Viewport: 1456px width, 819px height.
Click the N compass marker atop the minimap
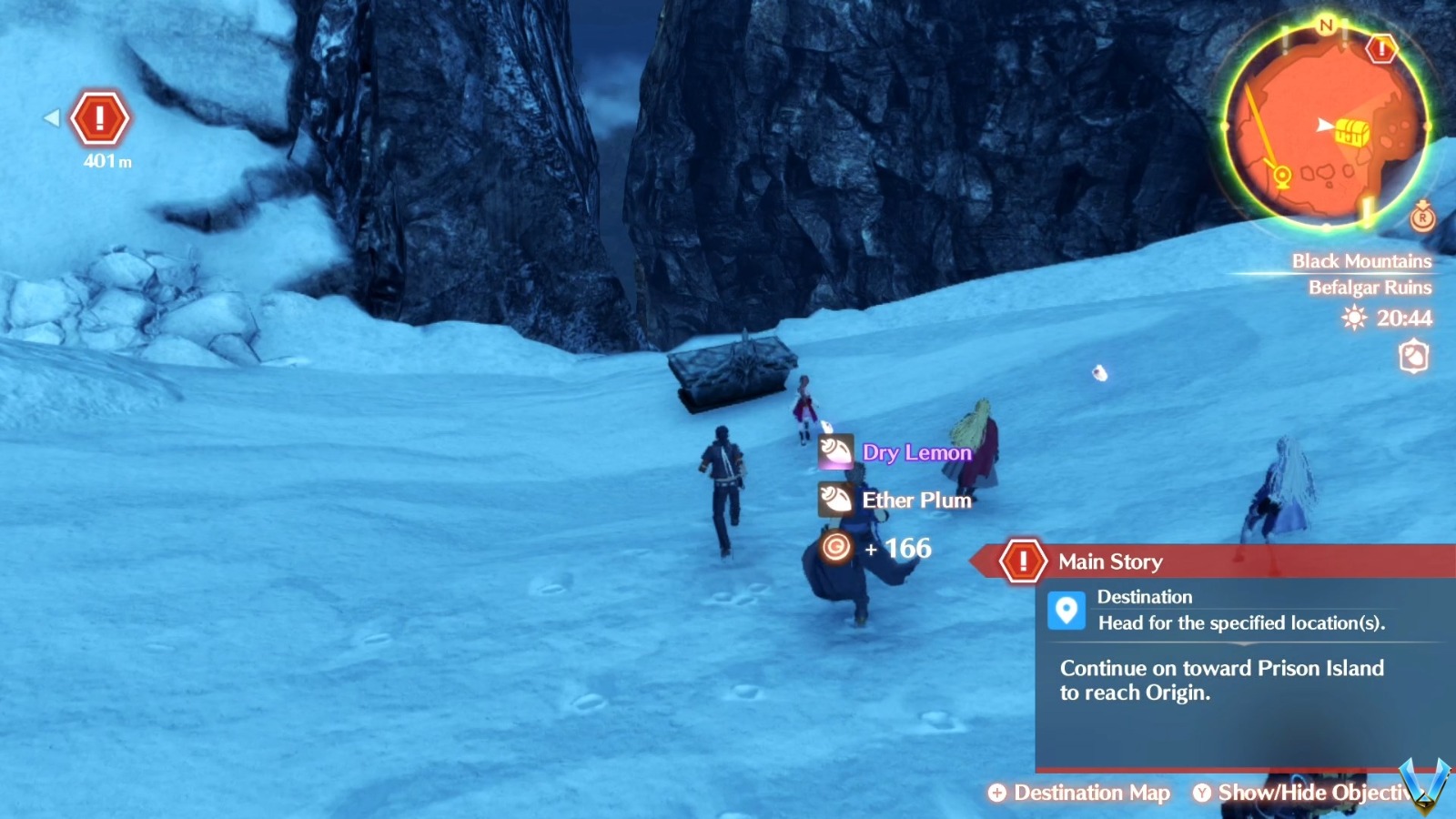pos(1328,26)
